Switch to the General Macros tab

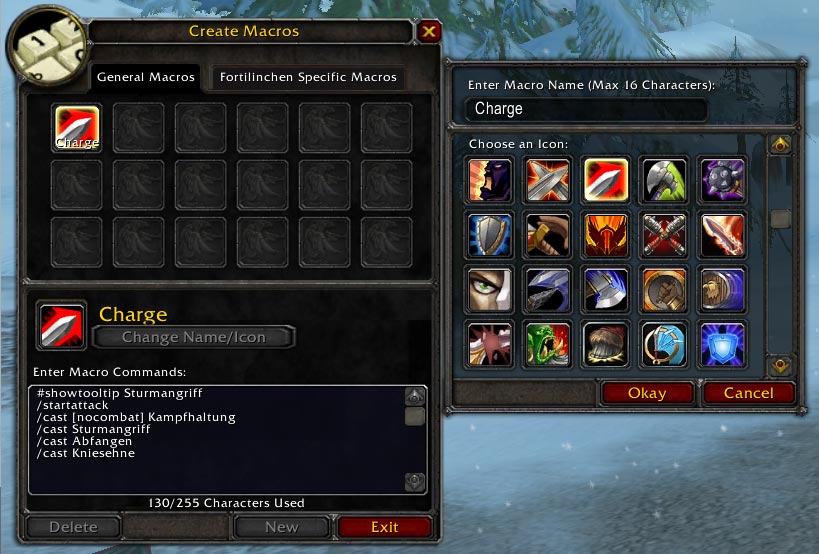coord(145,77)
